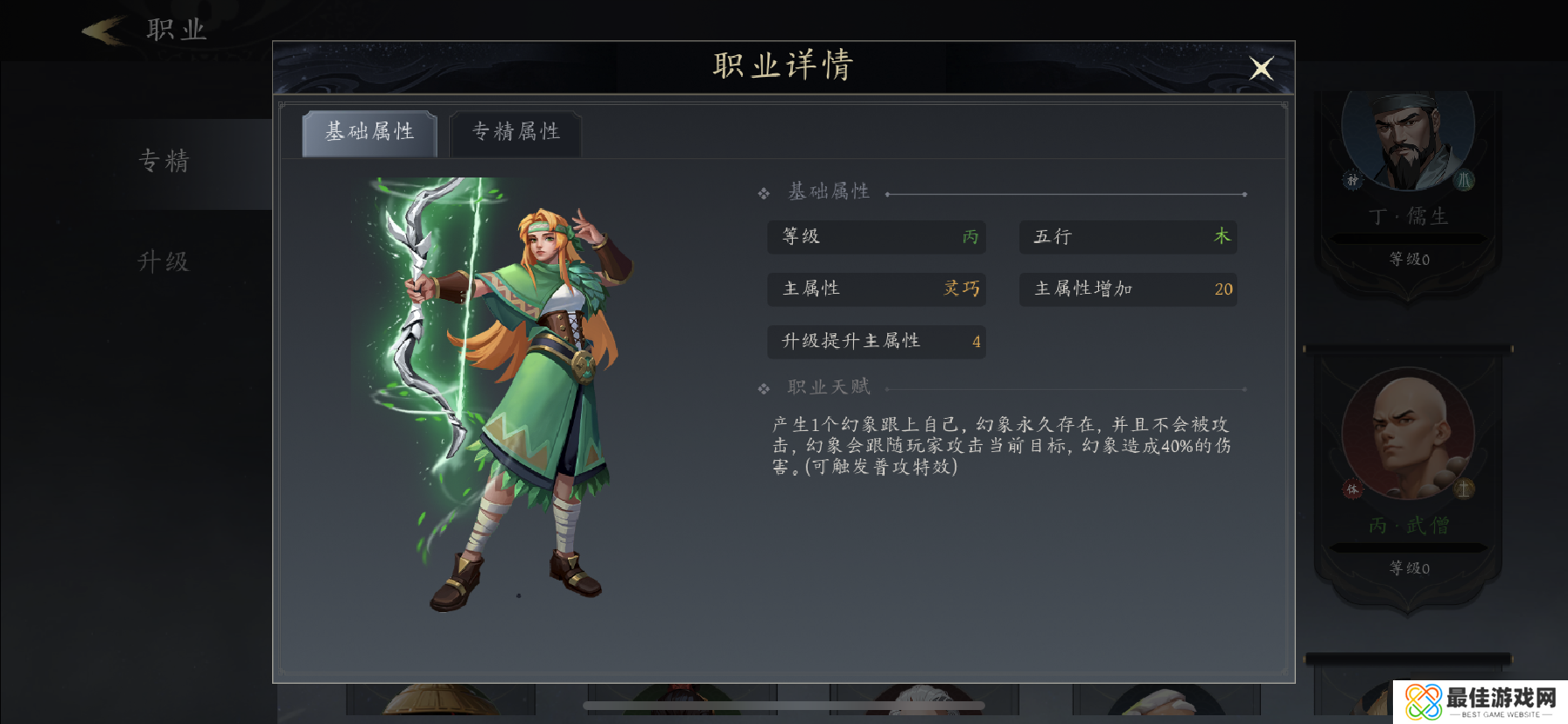
Task: Click the diamond icon beside 职业天赋 heading
Action: click(762, 386)
